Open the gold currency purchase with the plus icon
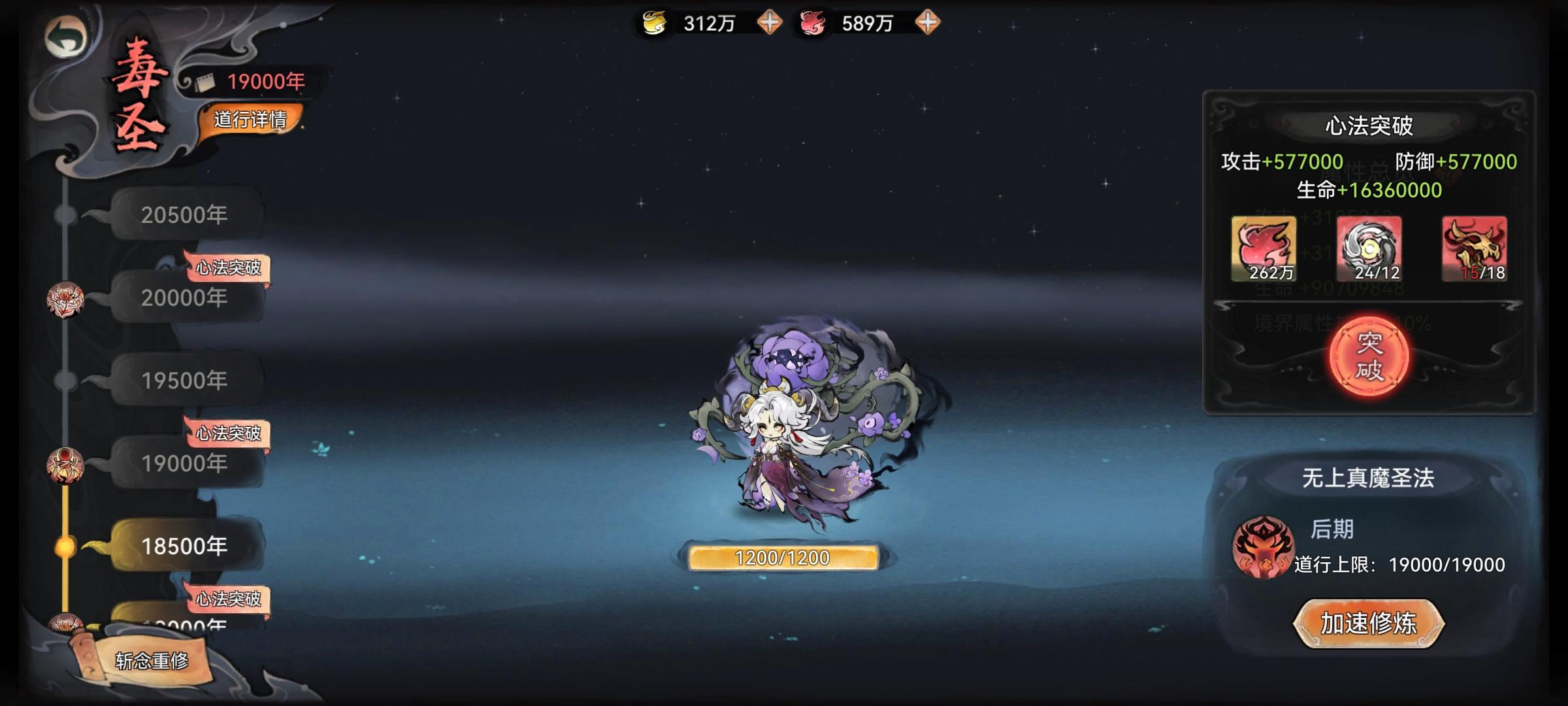 pos(771,24)
